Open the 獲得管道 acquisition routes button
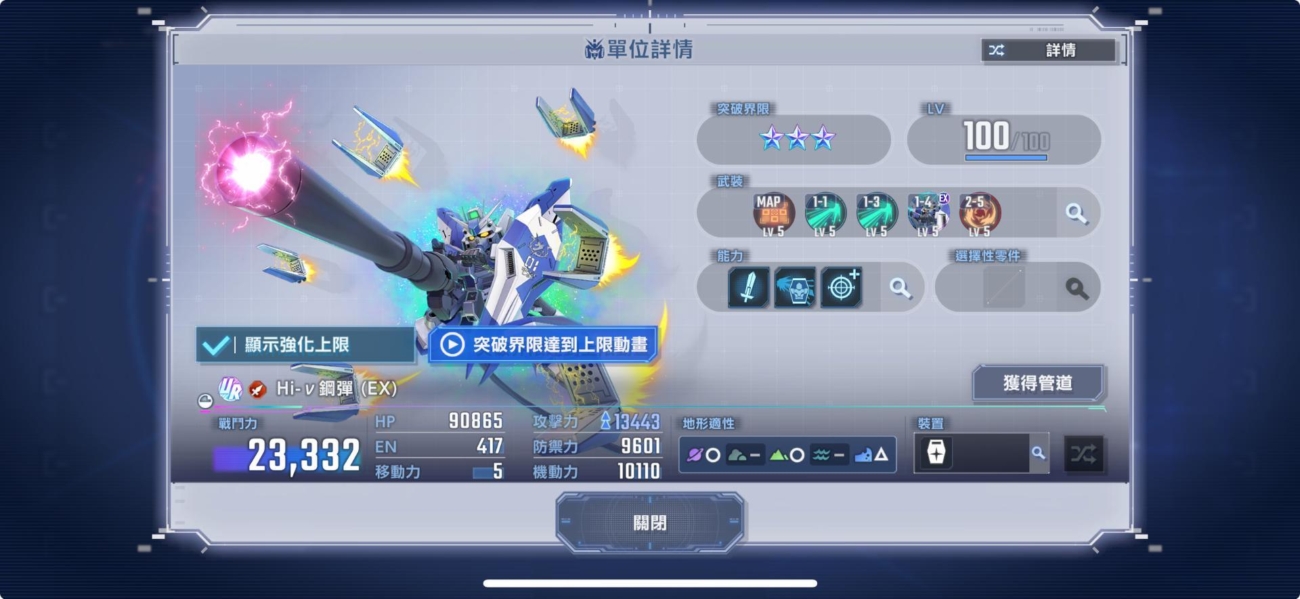The image size is (1300, 599). pos(1037,383)
